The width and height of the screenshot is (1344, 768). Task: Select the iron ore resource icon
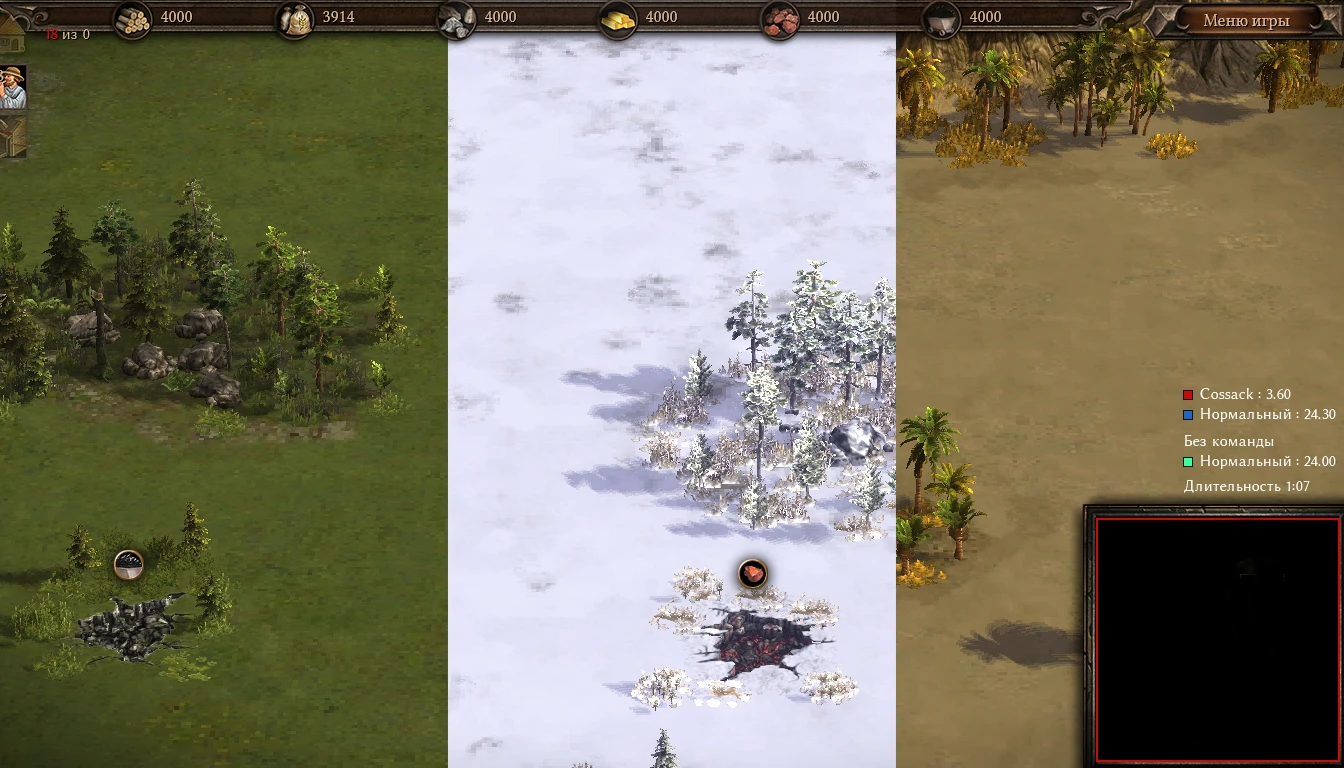[778, 17]
